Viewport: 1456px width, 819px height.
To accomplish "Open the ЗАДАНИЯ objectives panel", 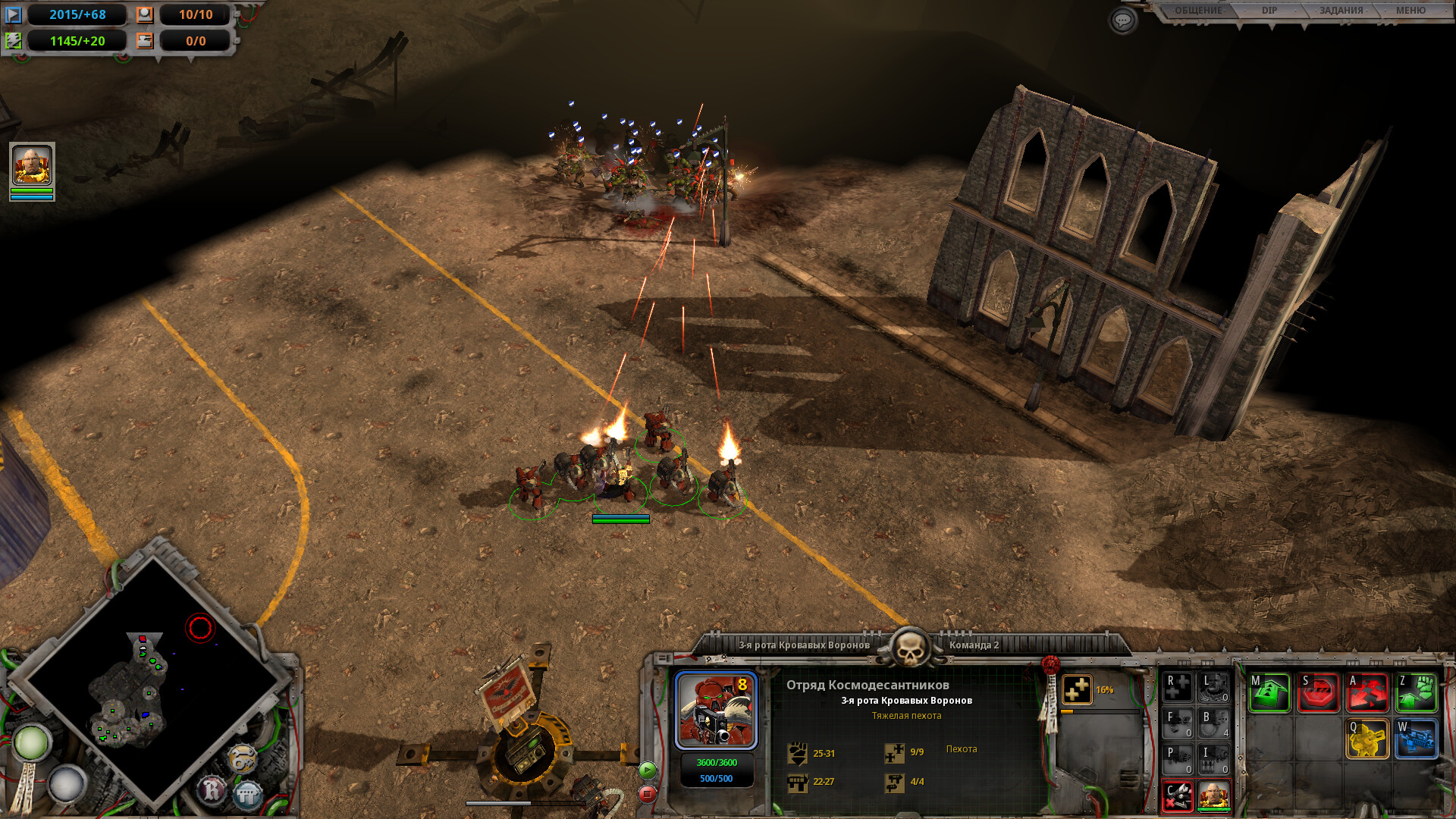I will pos(1341,11).
